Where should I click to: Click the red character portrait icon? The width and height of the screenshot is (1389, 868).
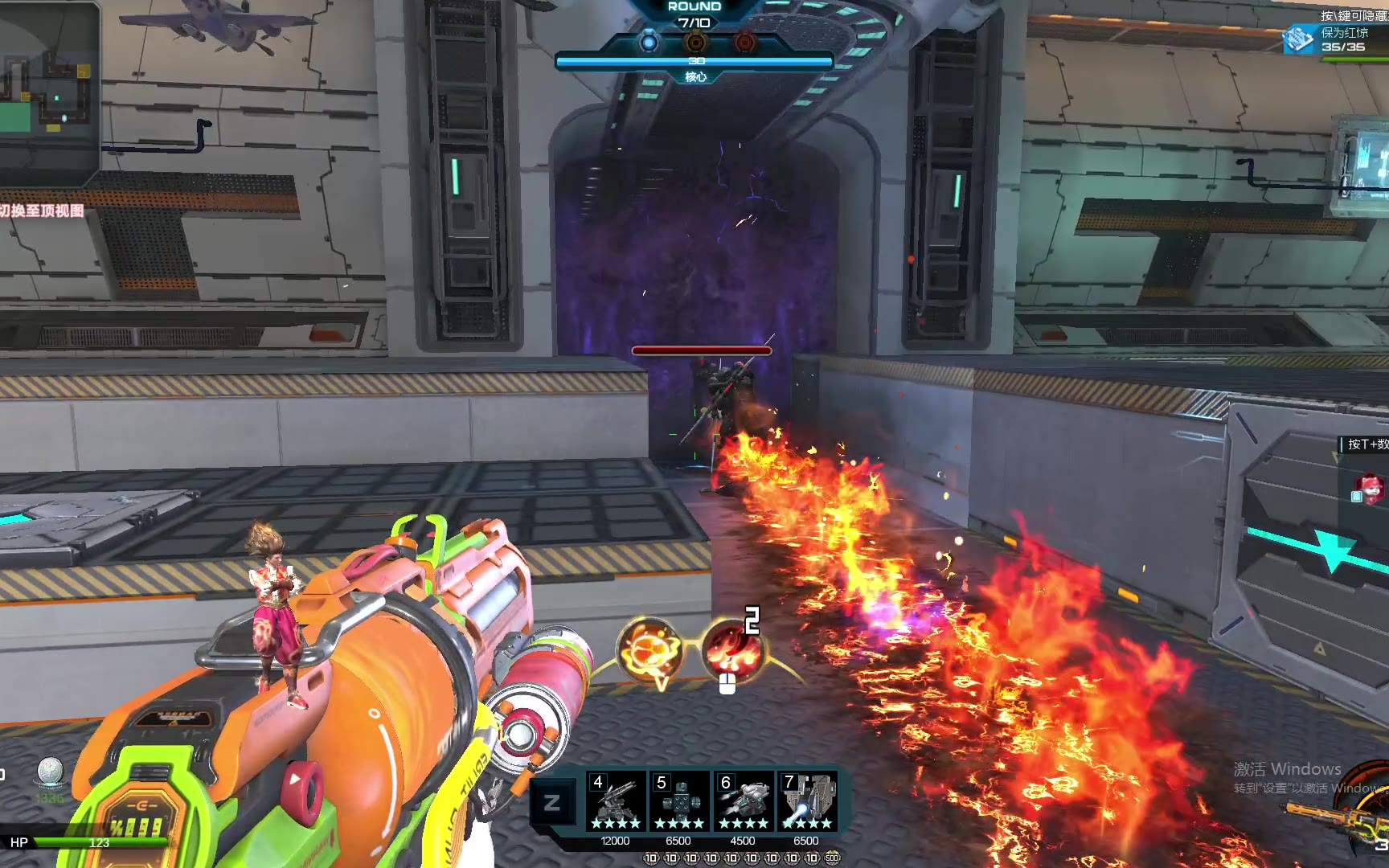coord(1371,487)
